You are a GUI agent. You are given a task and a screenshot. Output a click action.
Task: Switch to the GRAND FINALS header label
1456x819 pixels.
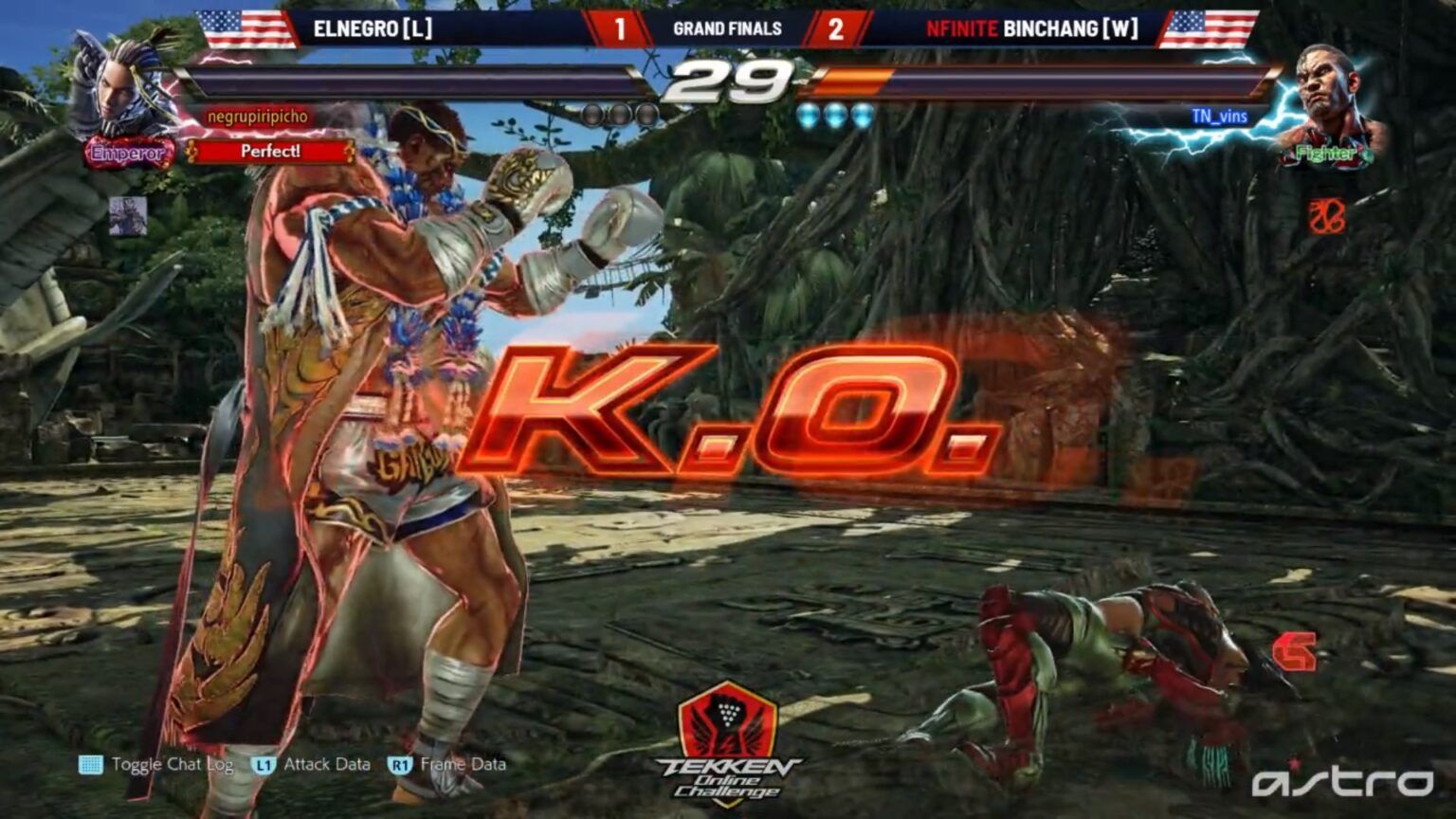pos(726,30)
